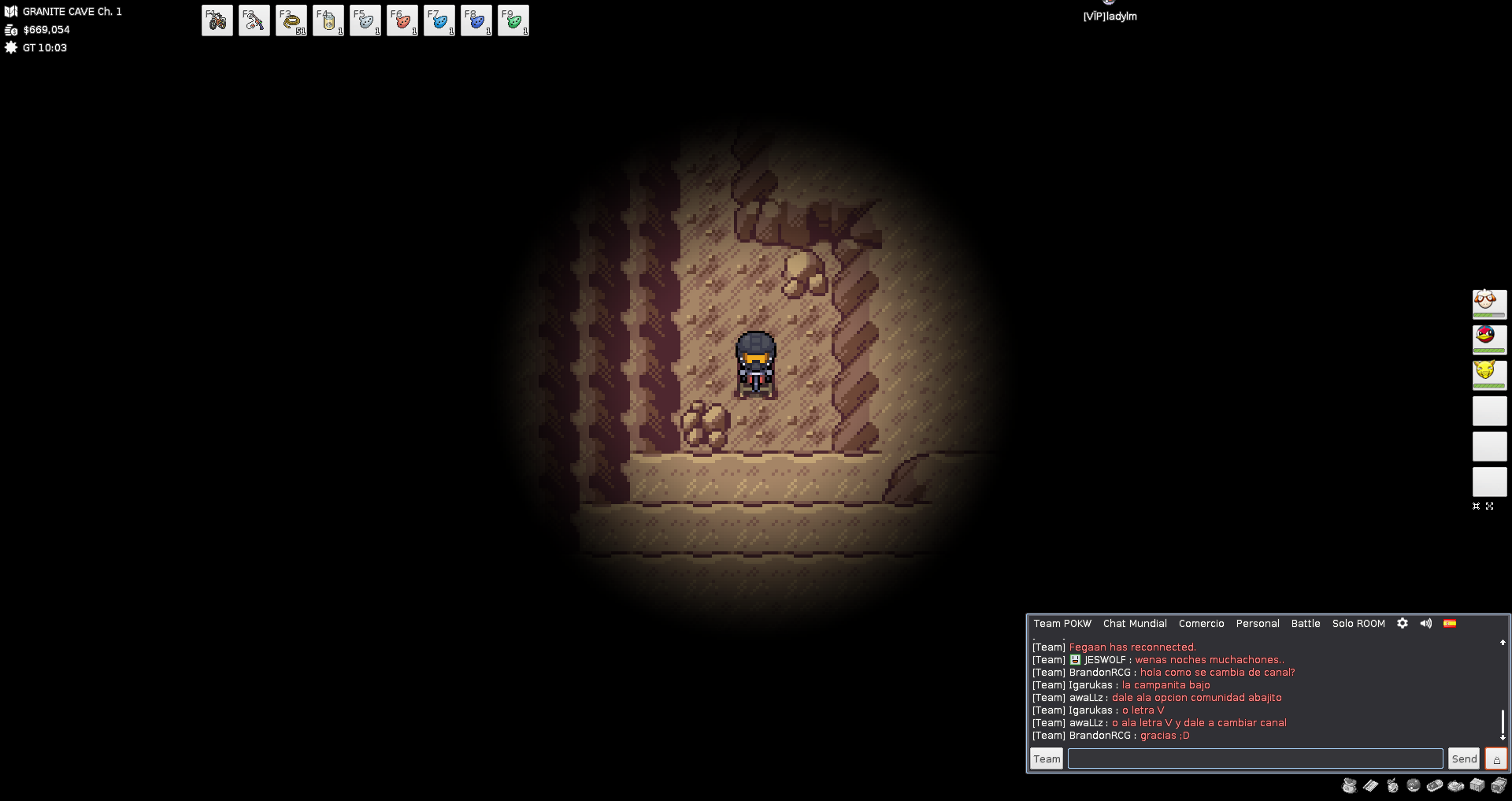Select the fishing rod in F2 slot
This screenshot has height=801, width=1512.
254,20
